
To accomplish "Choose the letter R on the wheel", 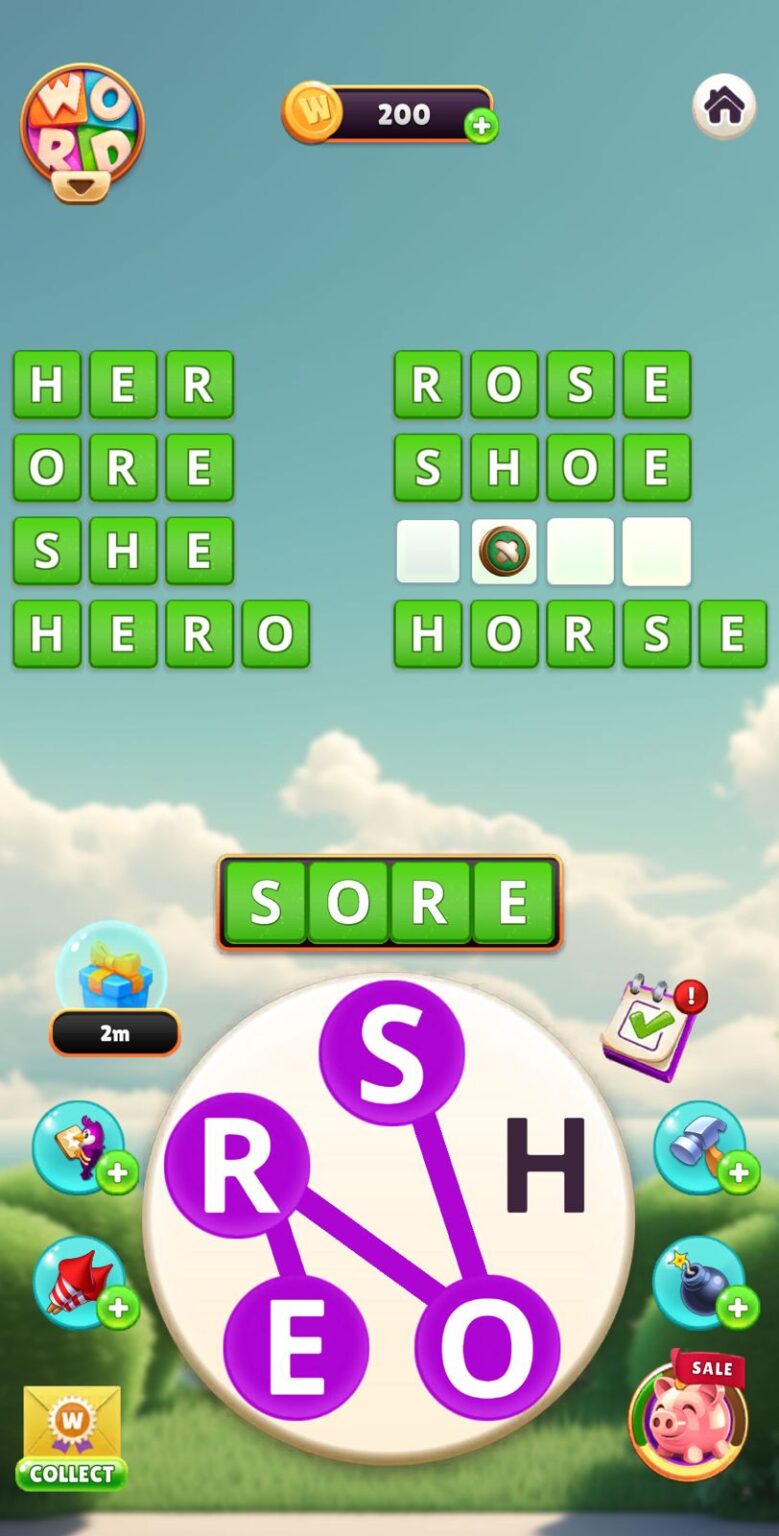I will click(237, 1165).
